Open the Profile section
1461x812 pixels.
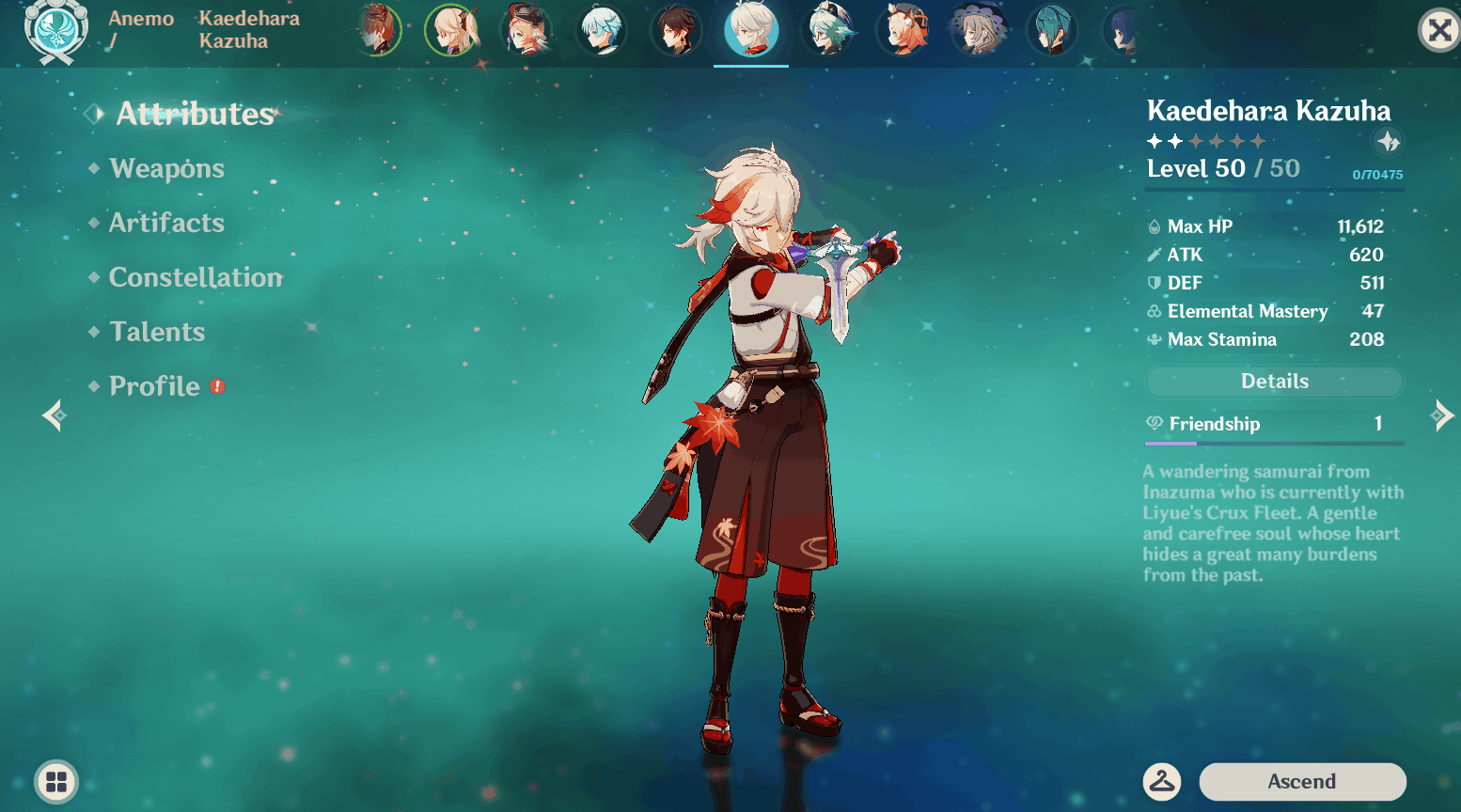(x=155, y=386)
